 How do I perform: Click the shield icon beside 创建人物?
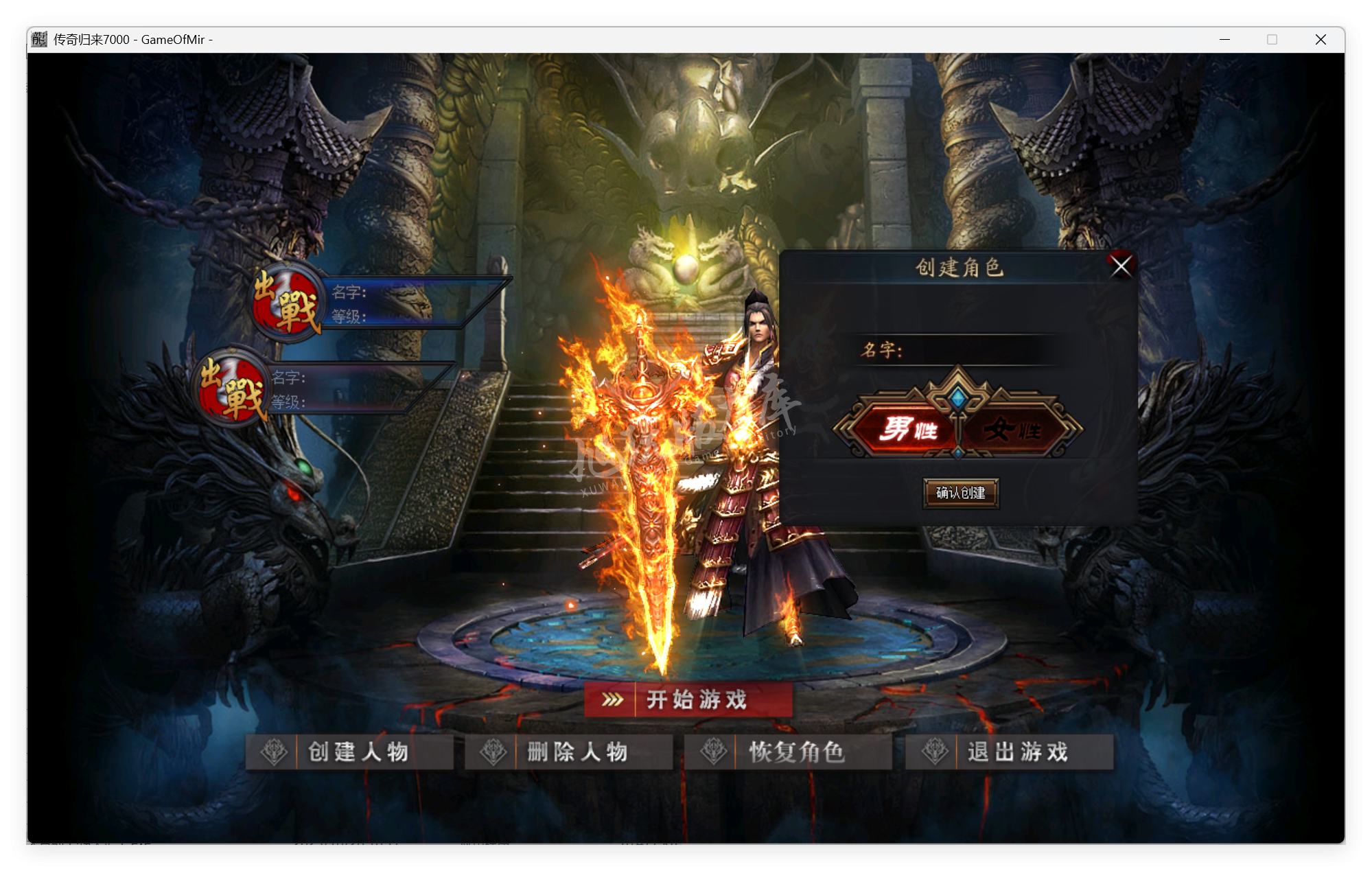(x=275, y=752)
